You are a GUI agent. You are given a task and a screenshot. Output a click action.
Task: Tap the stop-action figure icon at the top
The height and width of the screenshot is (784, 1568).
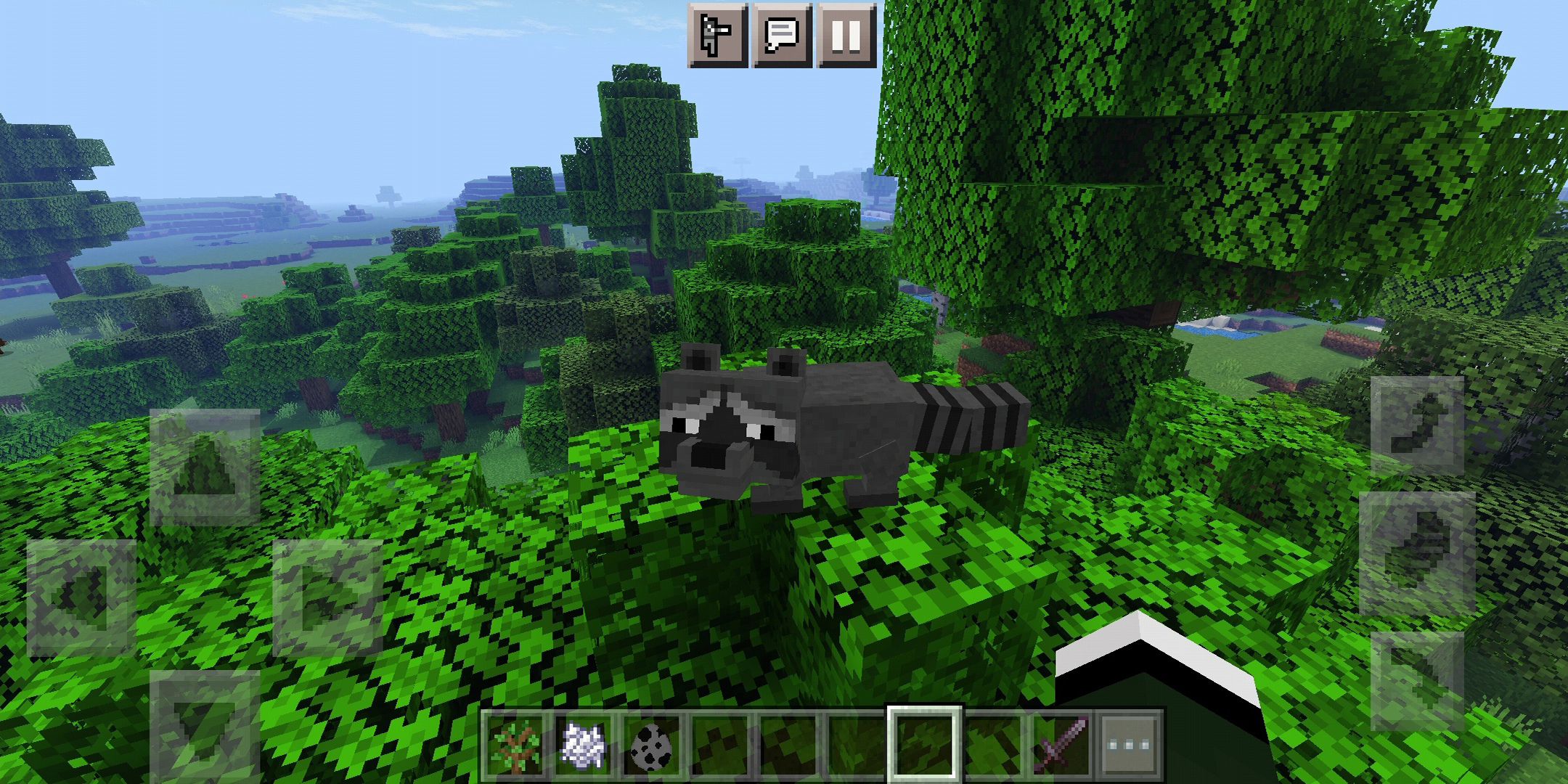click(717, 34)
